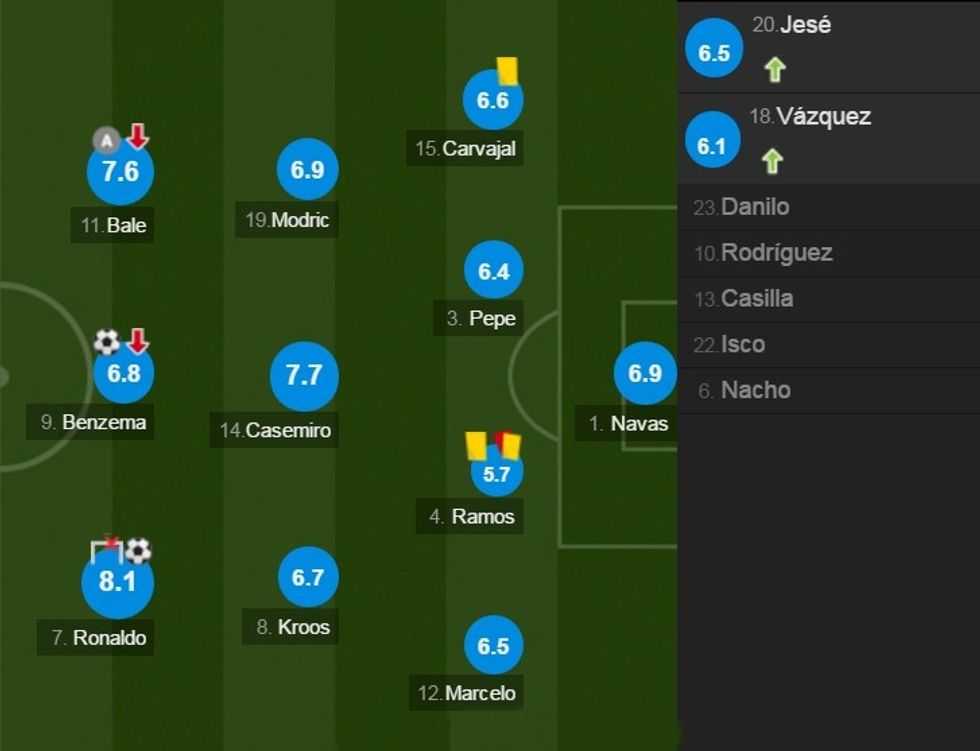Viewport: 980px width, 751px height.
Task: Select Bale's 7.6 rating circle
Action: click(x=120, y=172)
